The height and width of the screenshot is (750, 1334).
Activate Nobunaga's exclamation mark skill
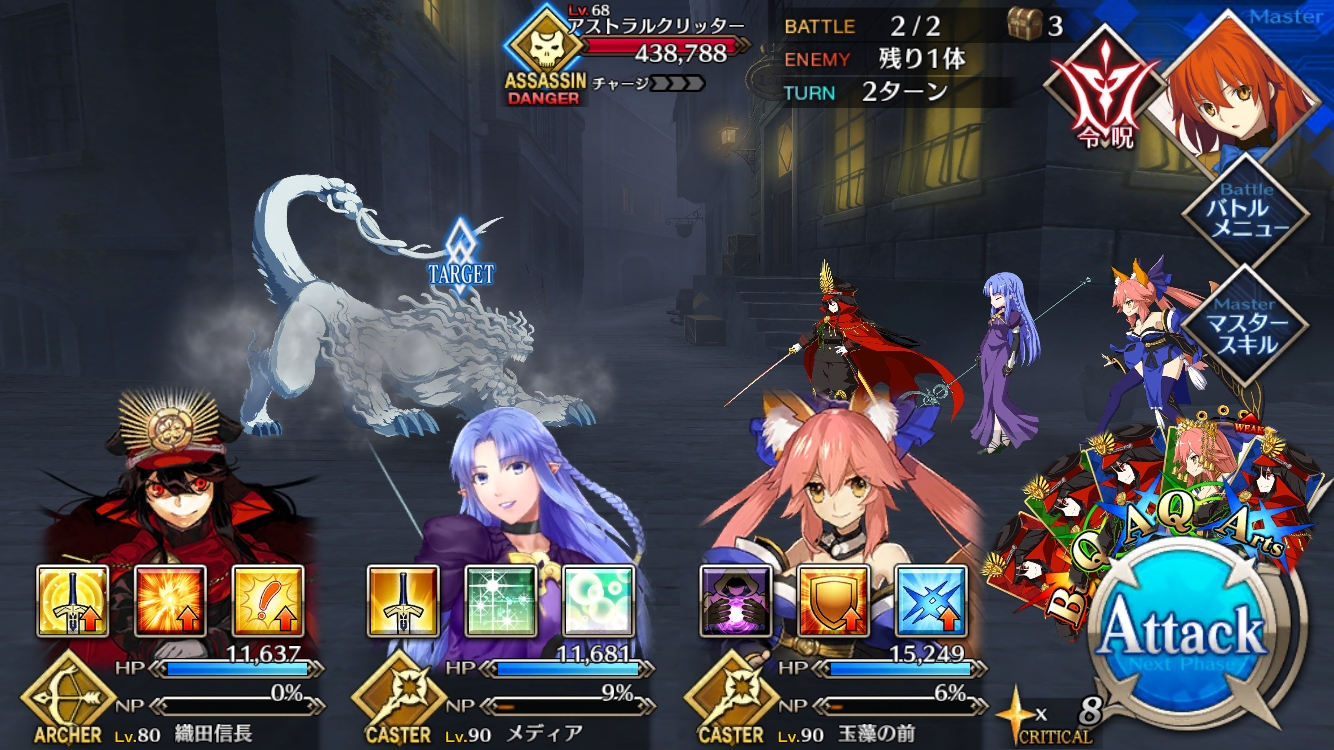[268, 601]
